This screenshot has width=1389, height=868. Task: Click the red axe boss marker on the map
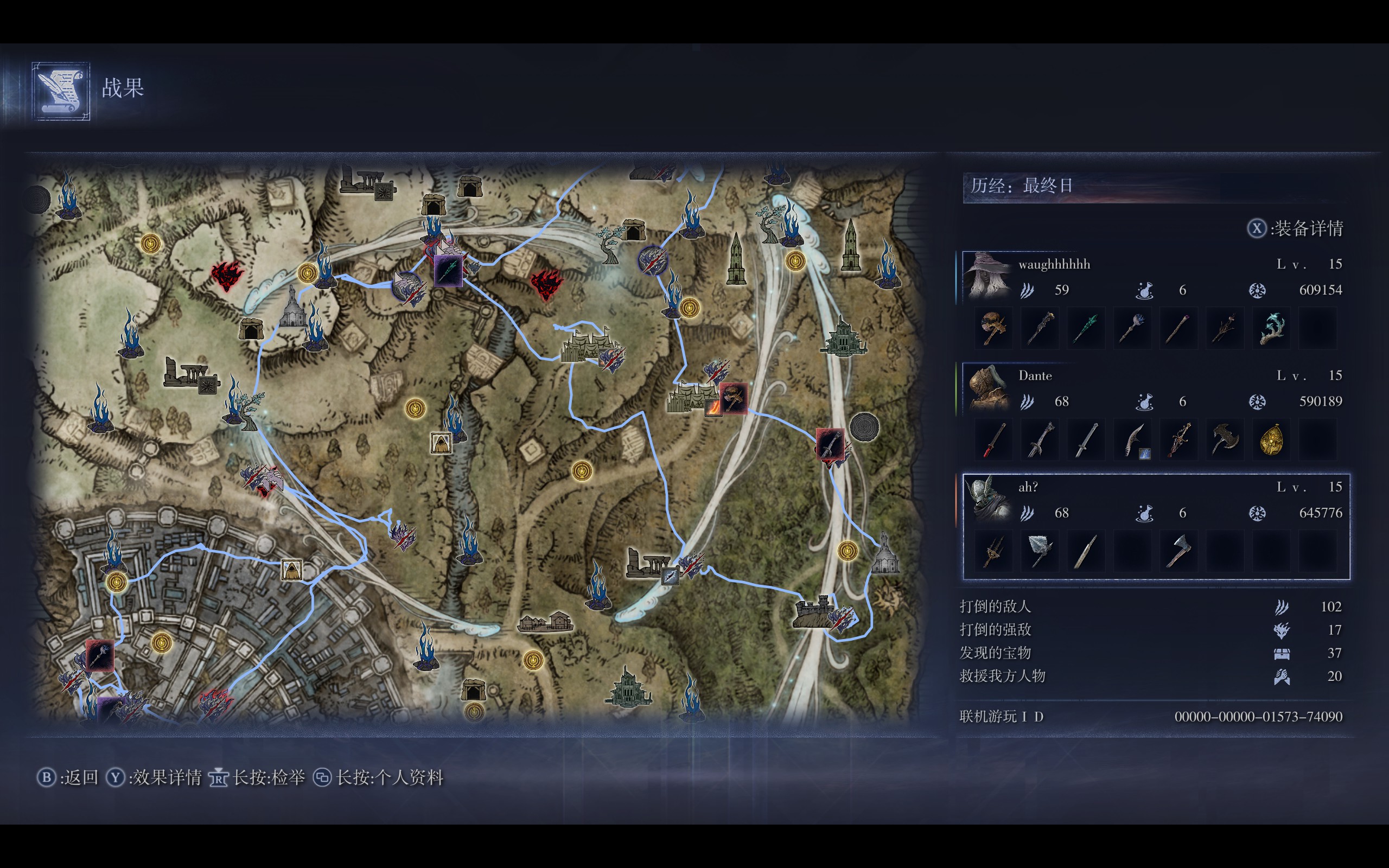click(733, 397)
